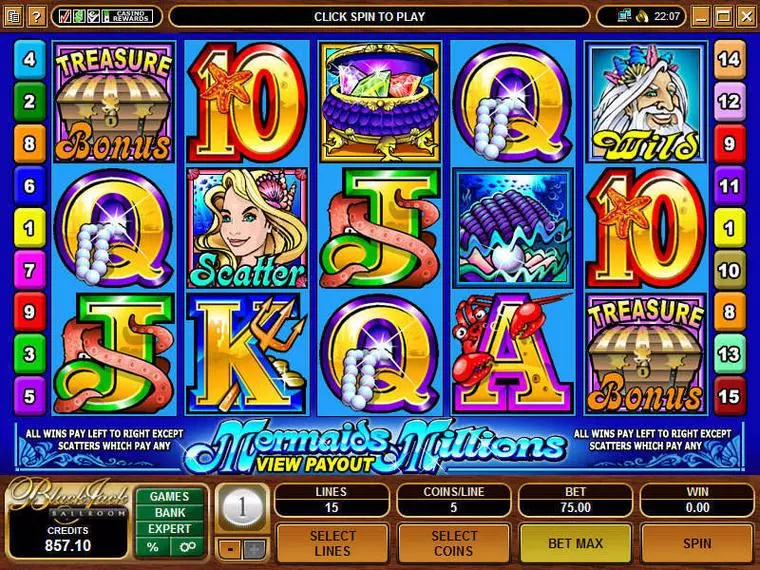Viewport: 760px width, 570px height.
Task: Select payline number 6 marker
Action: click(x=29, y=186)
